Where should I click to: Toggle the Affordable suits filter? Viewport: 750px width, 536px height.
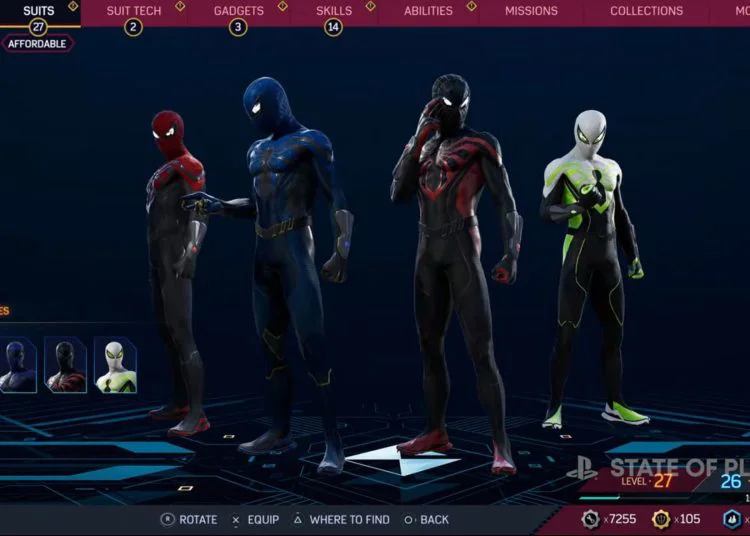37,44
